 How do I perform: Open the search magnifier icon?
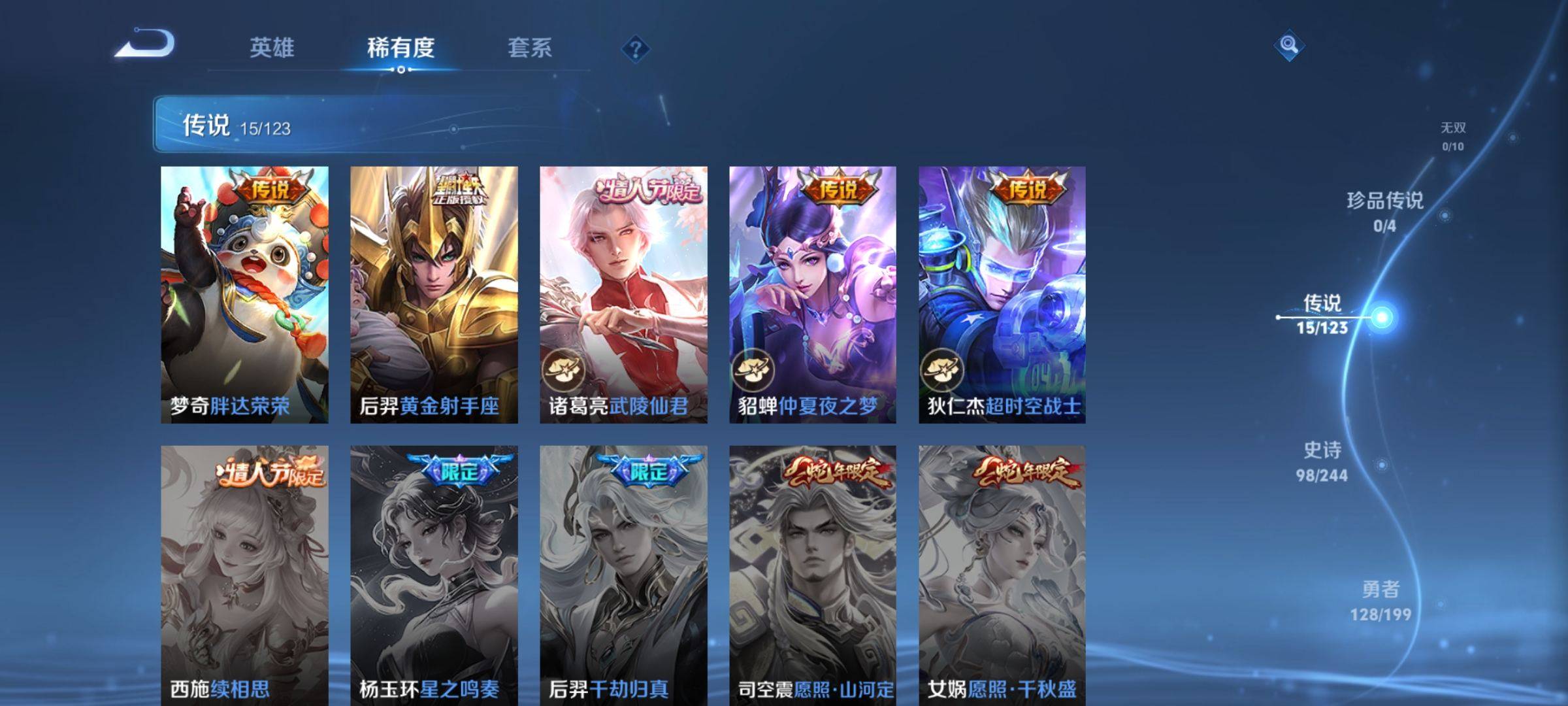coord(1288,45)
